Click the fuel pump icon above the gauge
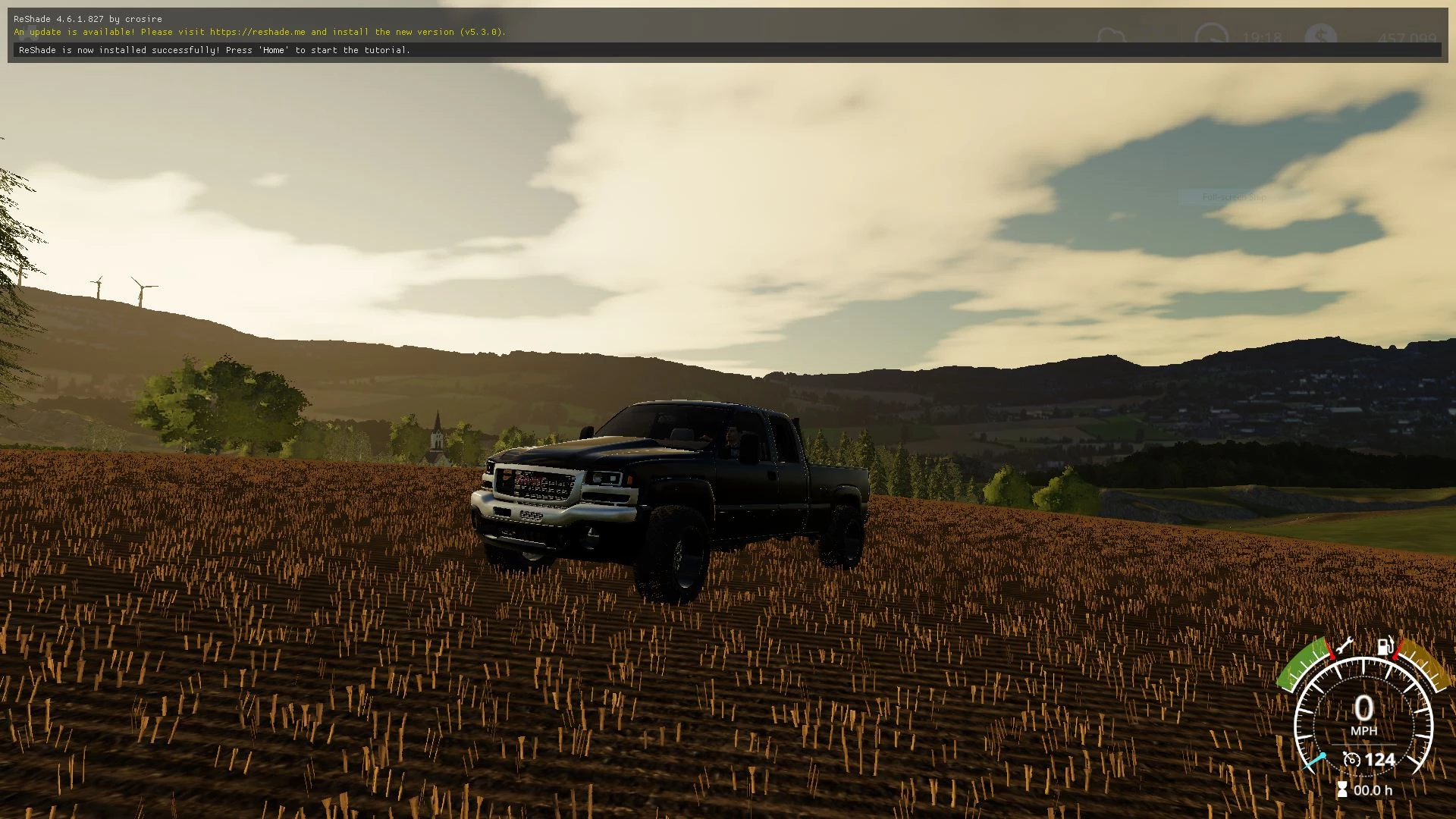The height and width of the screenshot is (819, 1456). tap(1385, 647)
